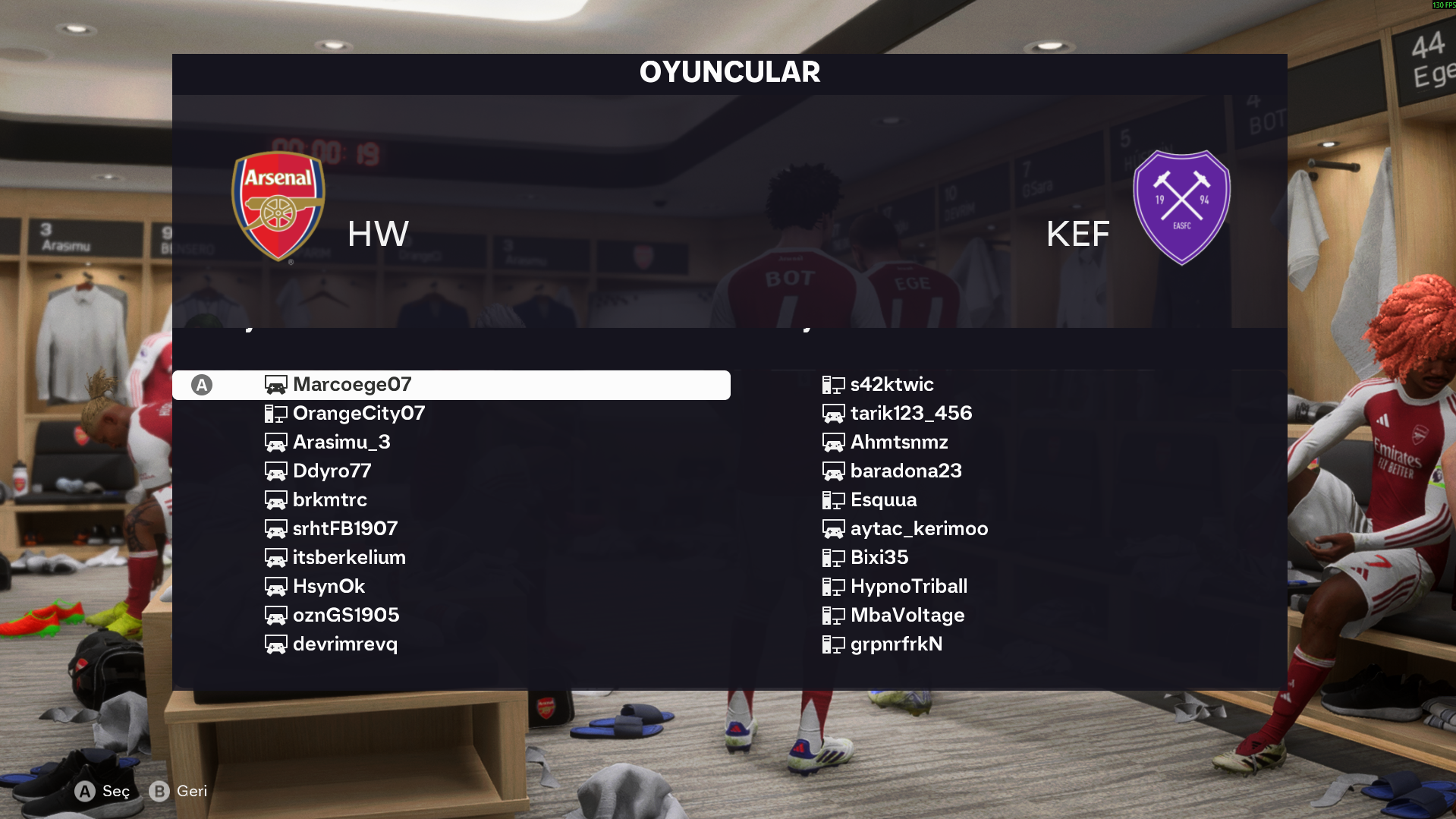The width and height of the screenshot is (1456, 819).
Task: Select brkmtrc in the HW team
Action: 329,500
